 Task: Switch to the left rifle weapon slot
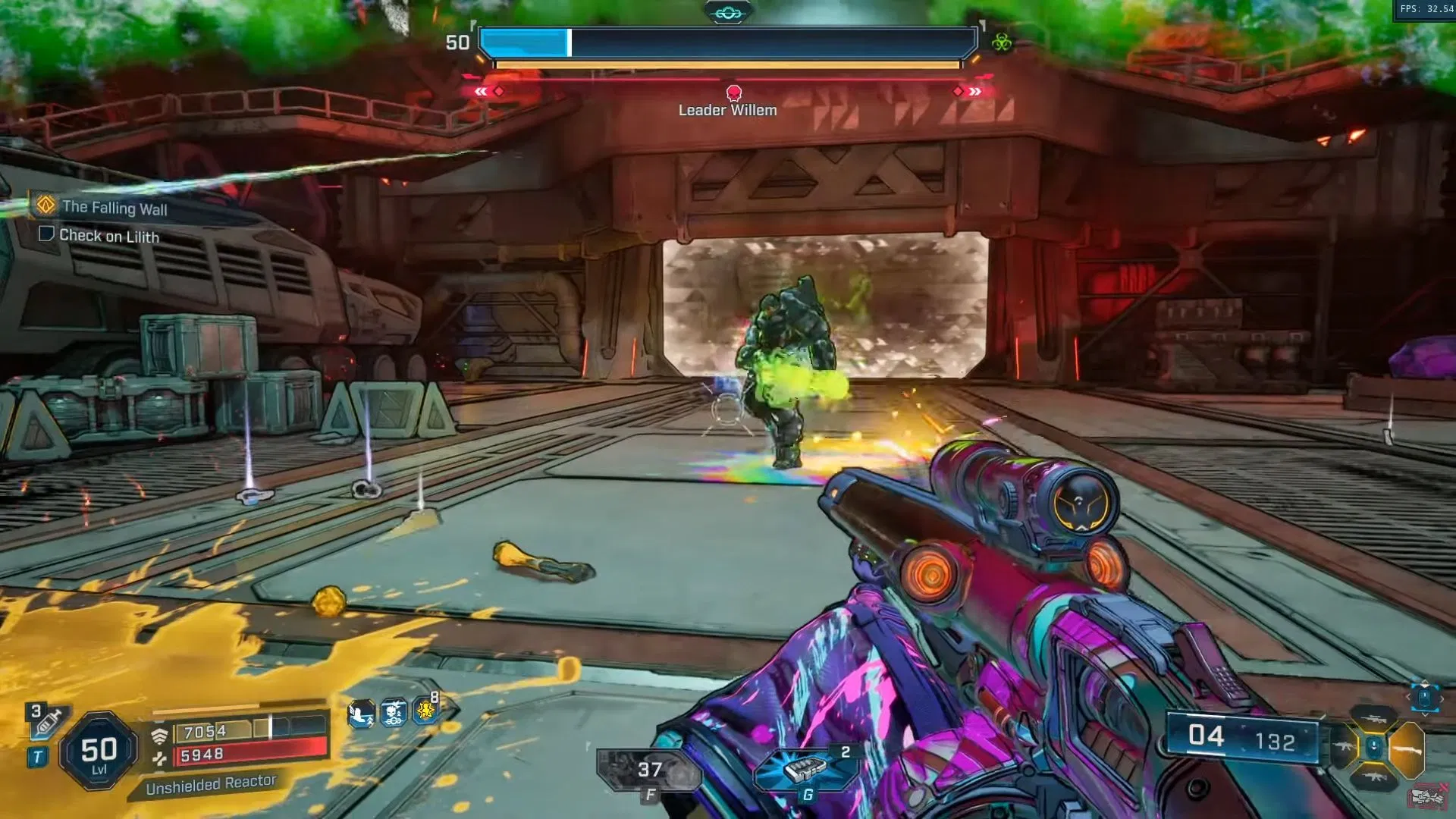tap(1343, 748)
